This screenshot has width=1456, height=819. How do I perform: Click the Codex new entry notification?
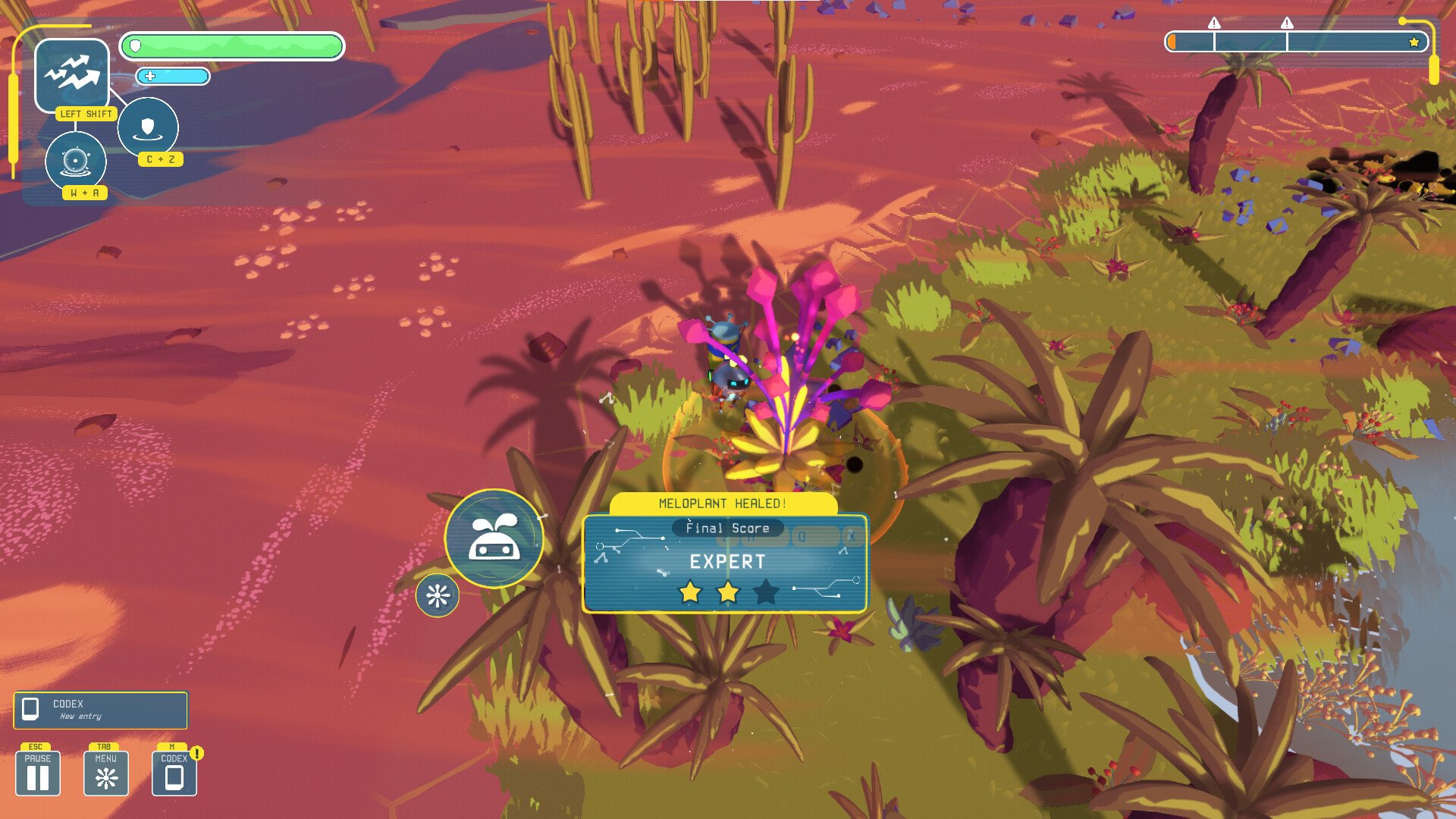click(x=100, y=710)
